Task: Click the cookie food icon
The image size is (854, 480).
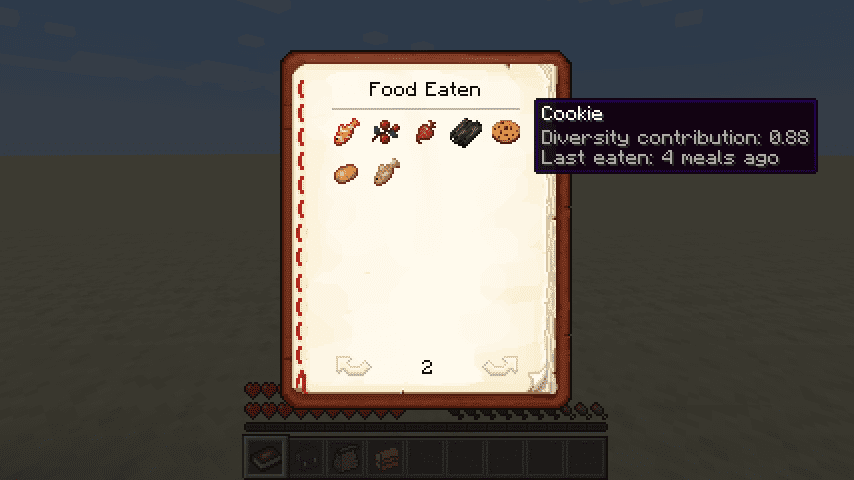Action: (x=505, y=131)
